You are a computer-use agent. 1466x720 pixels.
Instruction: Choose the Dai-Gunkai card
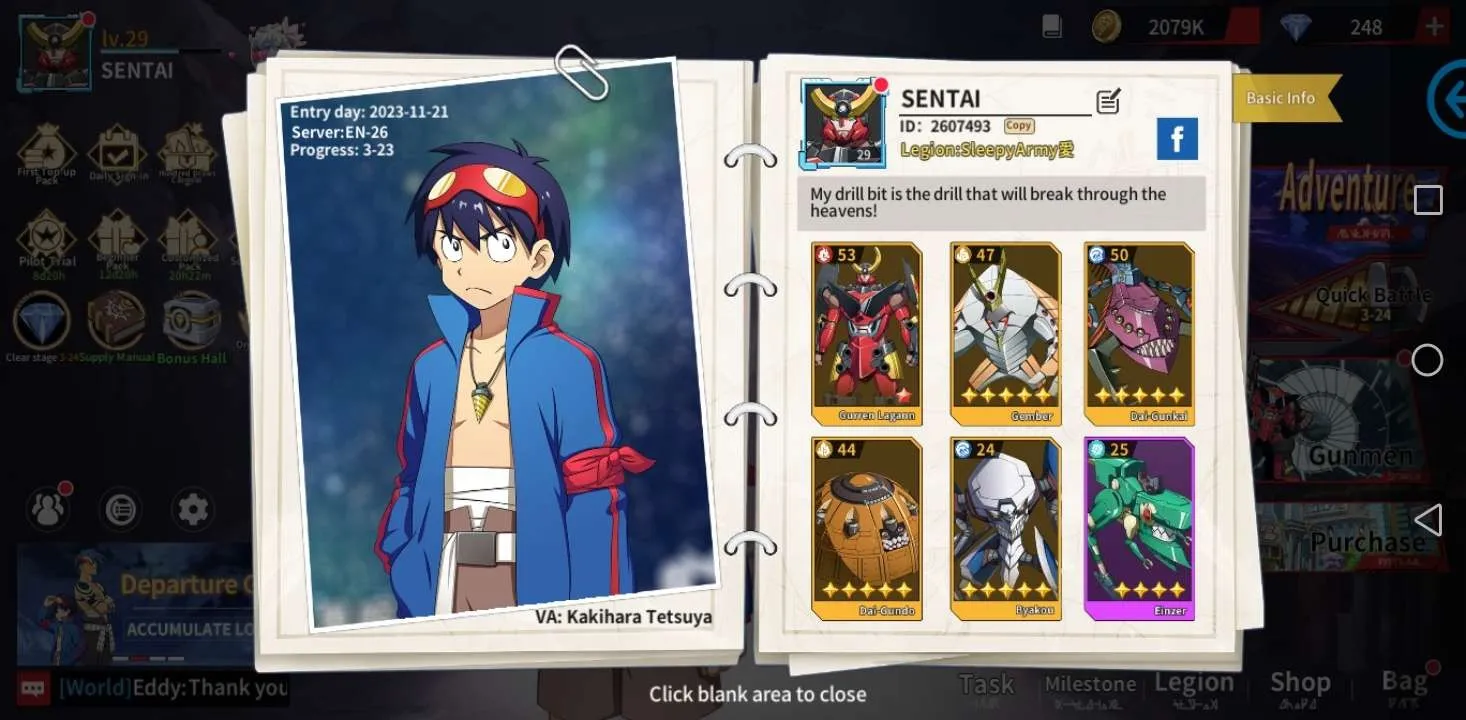point(1139,334)
